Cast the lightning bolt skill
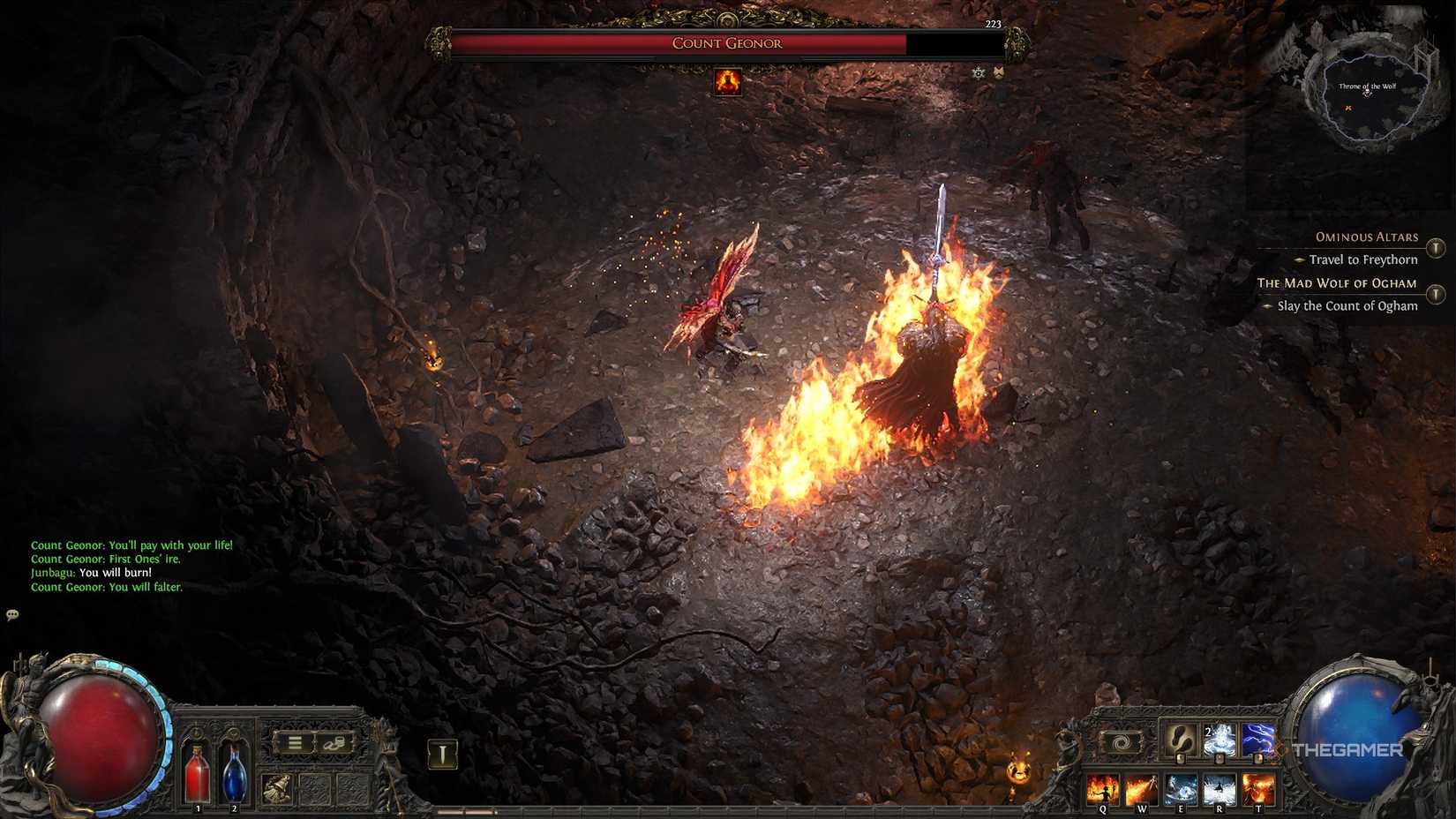Viewport: 1456px width, 819px height. click(x=1257, y=741)
